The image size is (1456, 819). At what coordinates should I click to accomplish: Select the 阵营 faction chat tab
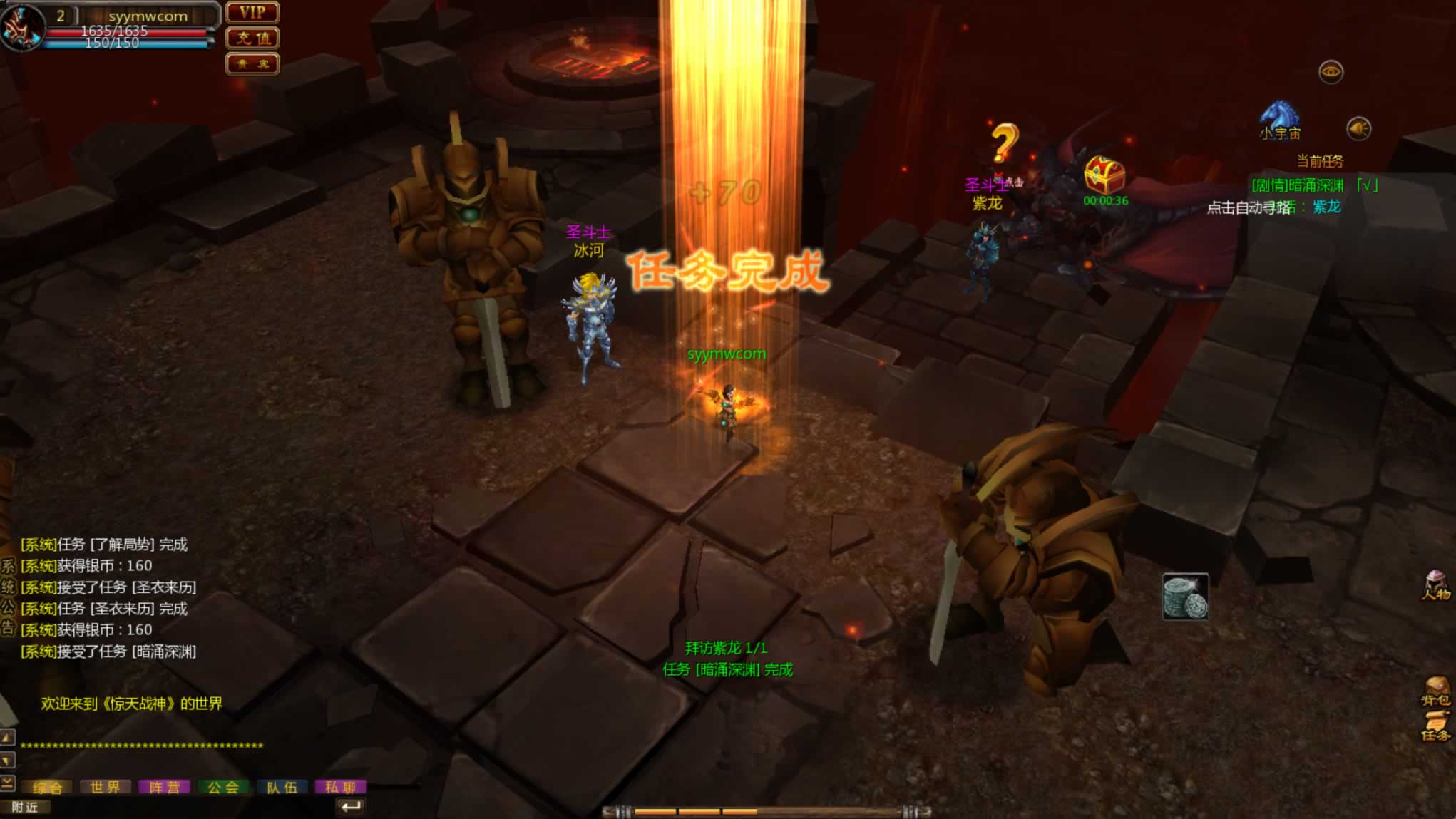tap(164, 787)
